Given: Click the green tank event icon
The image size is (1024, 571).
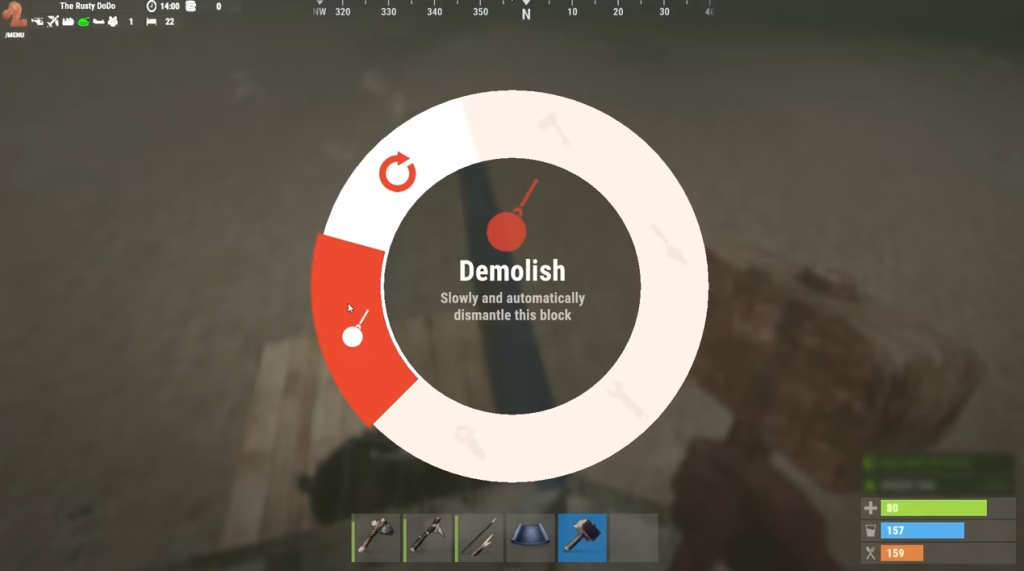Looking at the screenshot, I should coord(84,21).
